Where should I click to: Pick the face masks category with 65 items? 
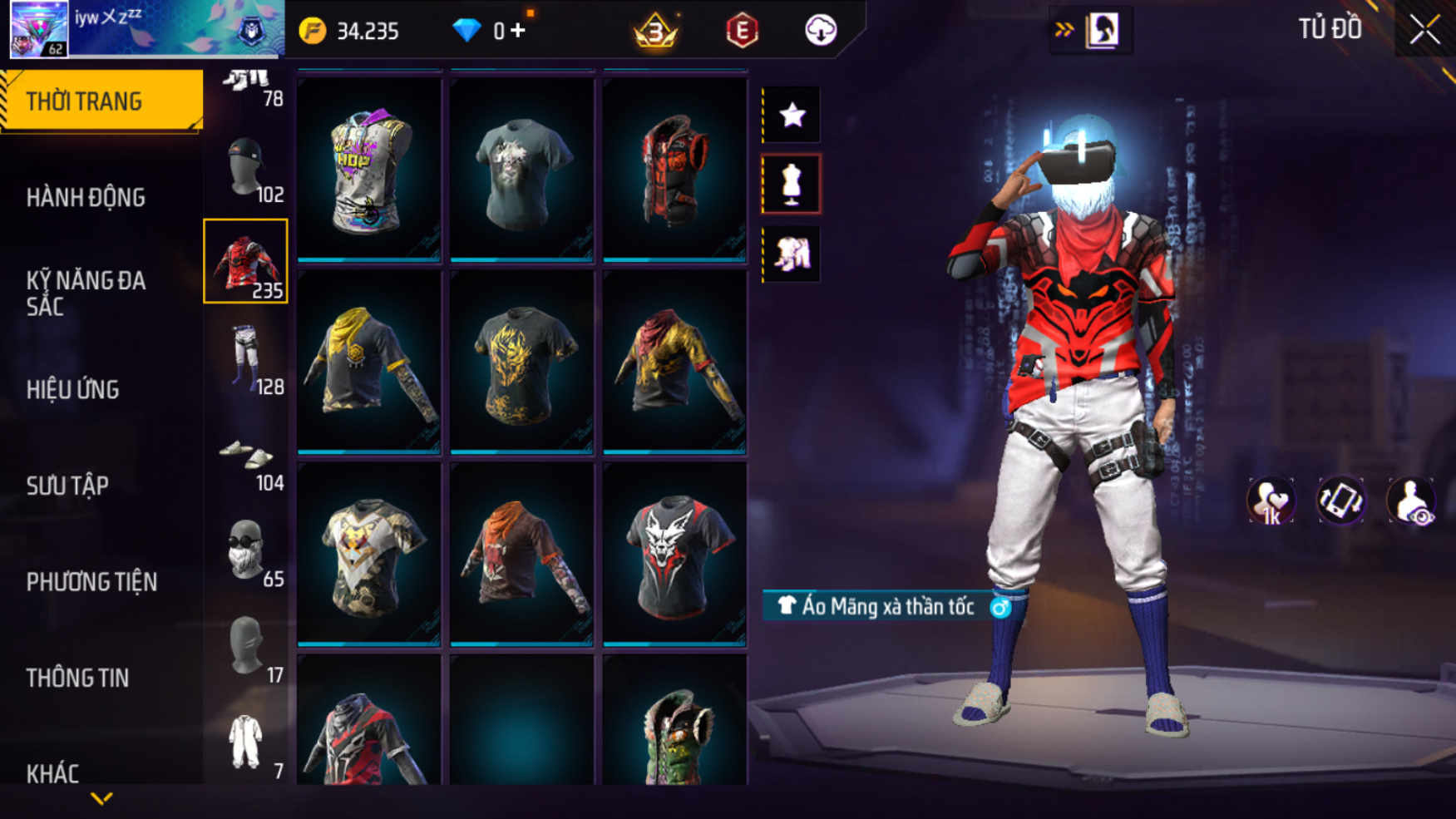coord(246,551)
